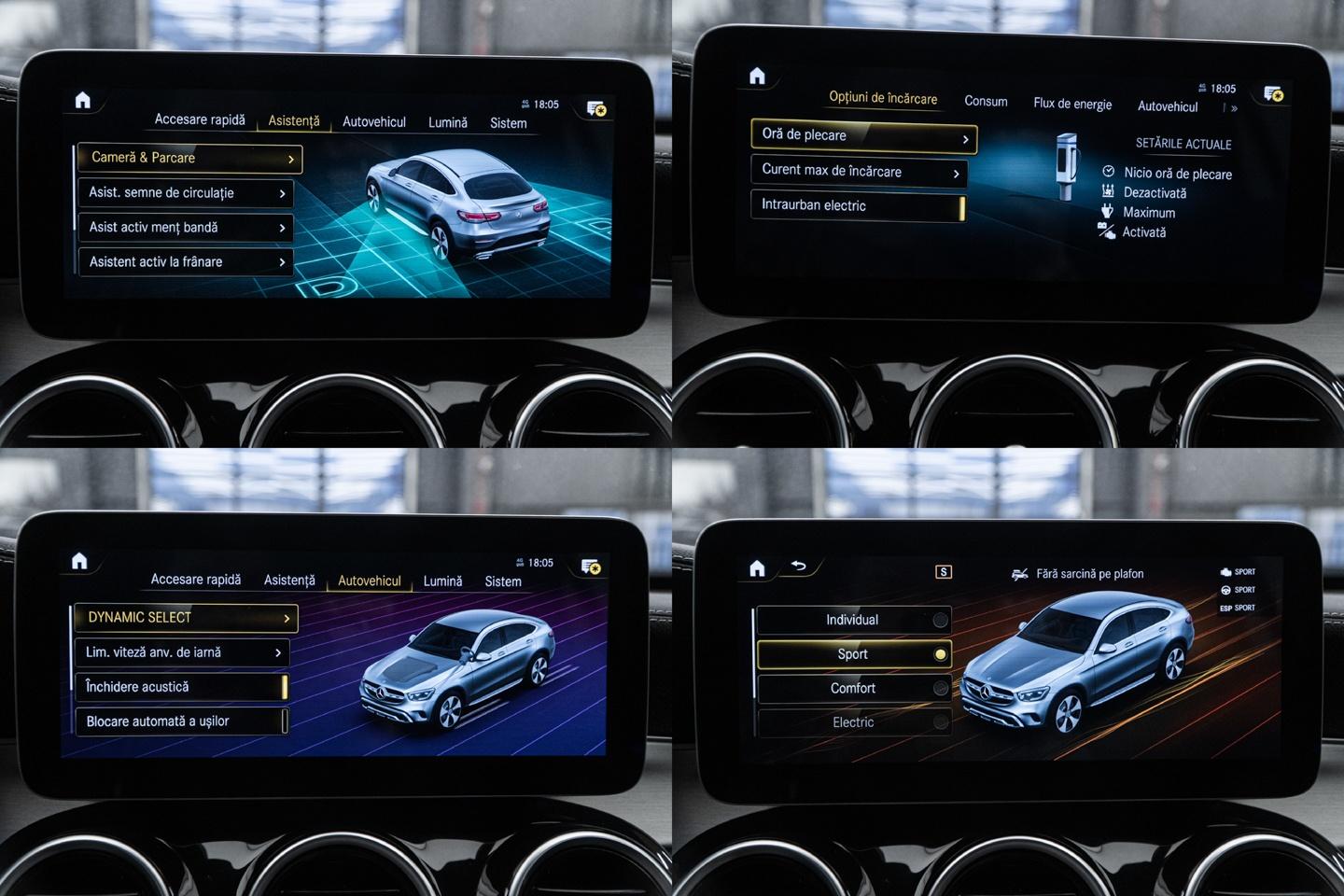
Task: Select Lim. viteză anv. de iarnă
Action: point(181,652)
